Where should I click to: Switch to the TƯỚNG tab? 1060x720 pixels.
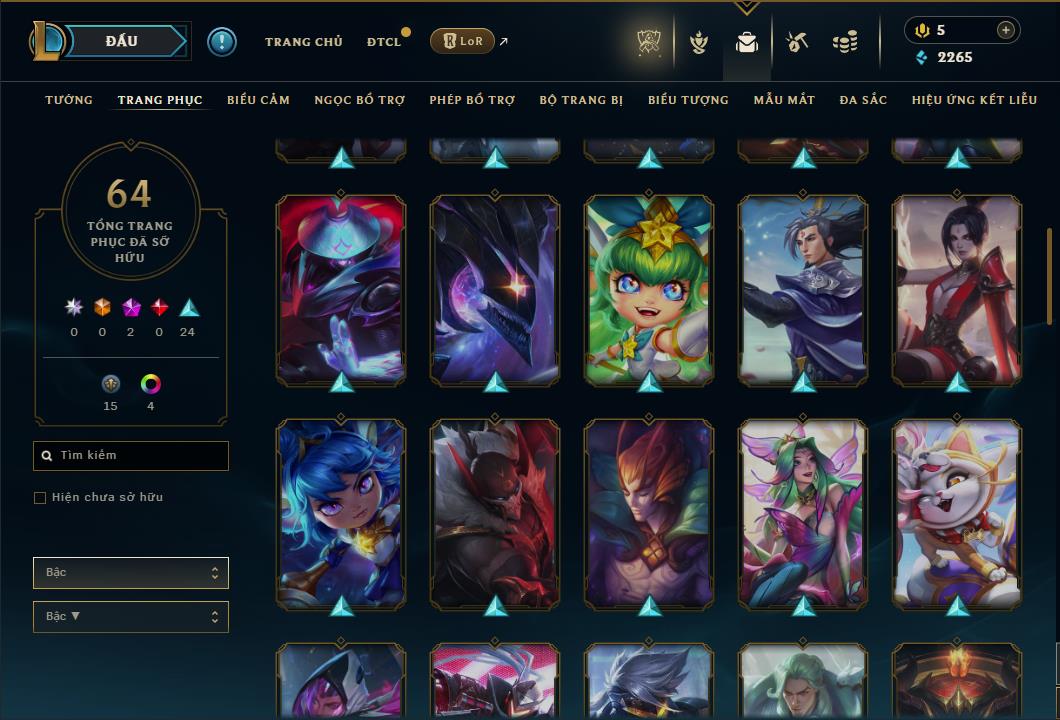click(x=69, y=100)
